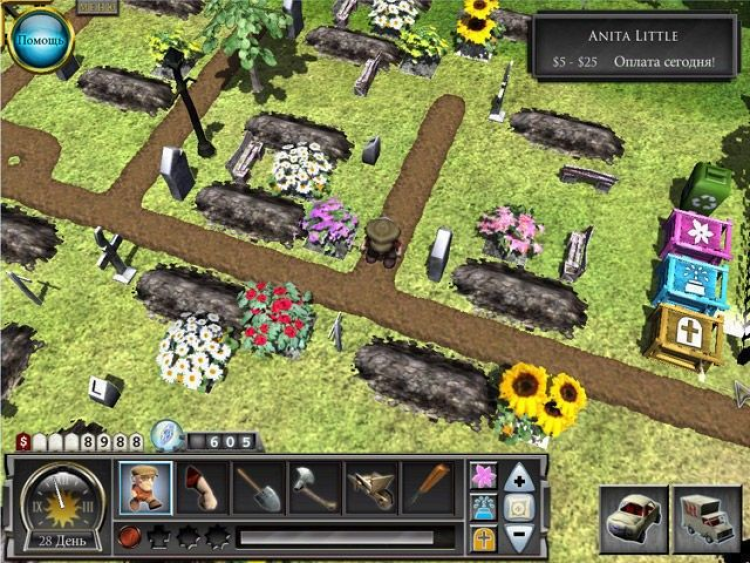Choose the chisel tool
The image size is (750, 563).
427,488
